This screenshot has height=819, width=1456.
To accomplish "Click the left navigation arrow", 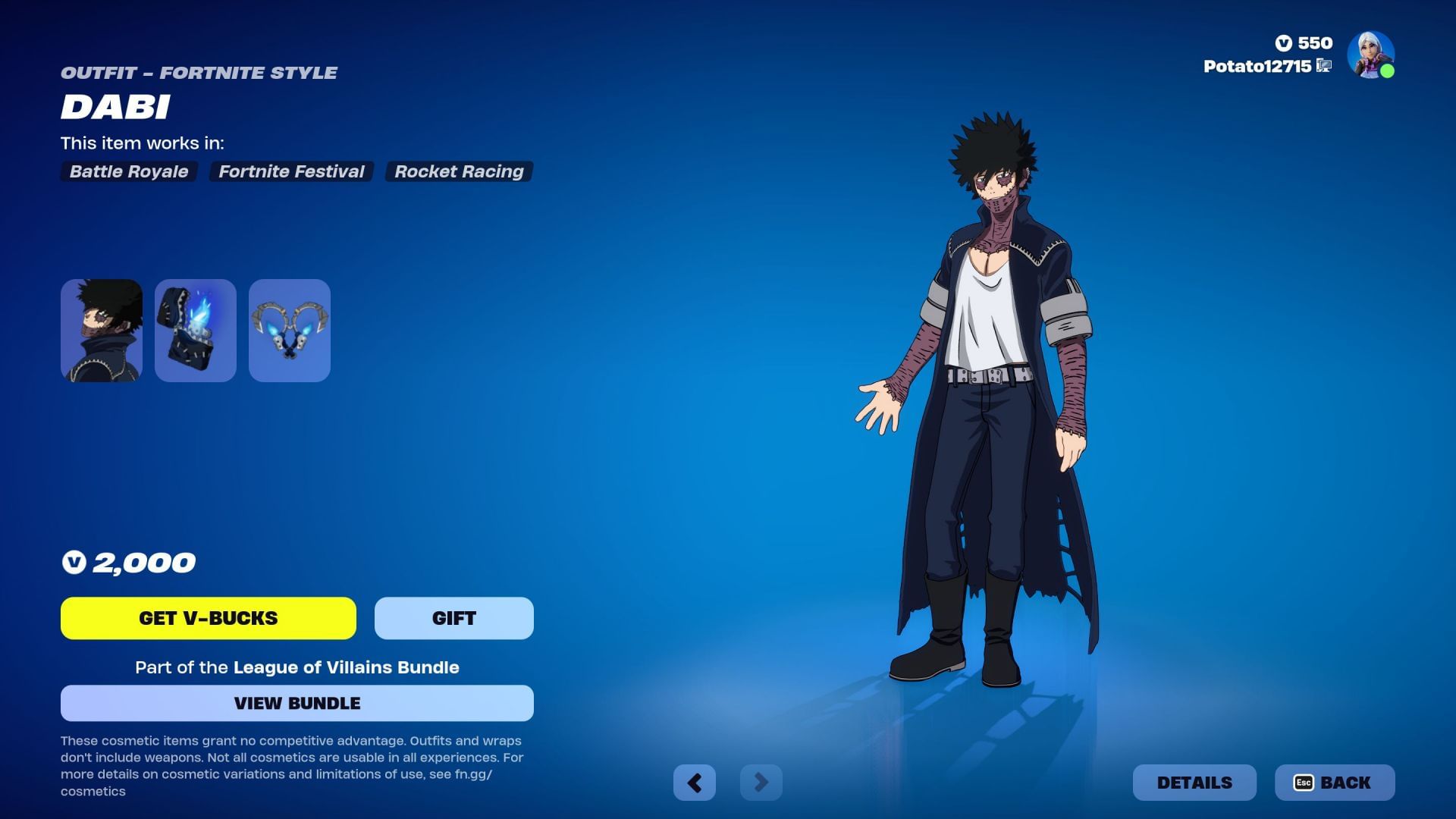I will point(695,782).
